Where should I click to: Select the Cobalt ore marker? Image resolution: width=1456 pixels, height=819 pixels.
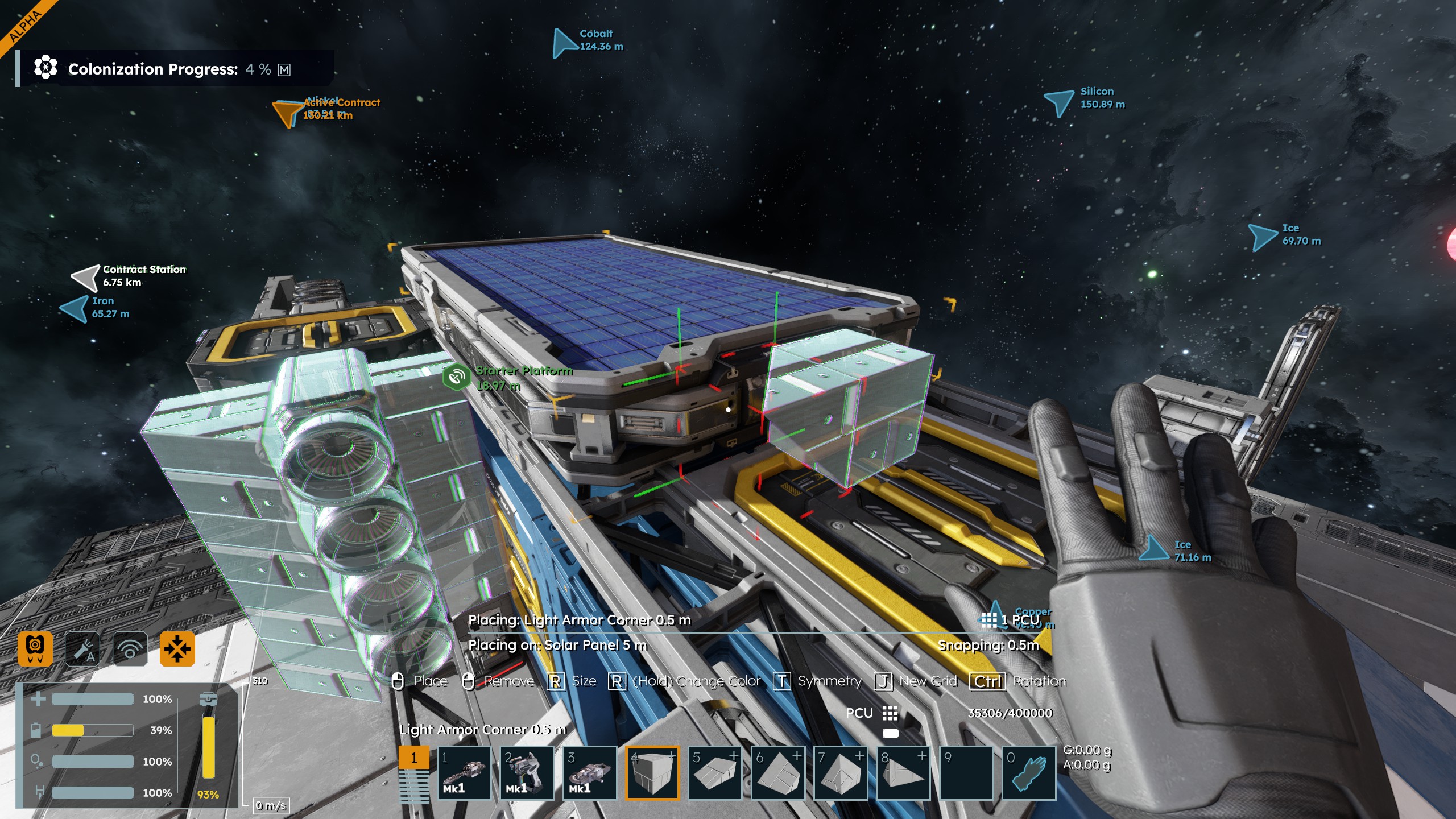pyautogui.click(x=564, y=42)
